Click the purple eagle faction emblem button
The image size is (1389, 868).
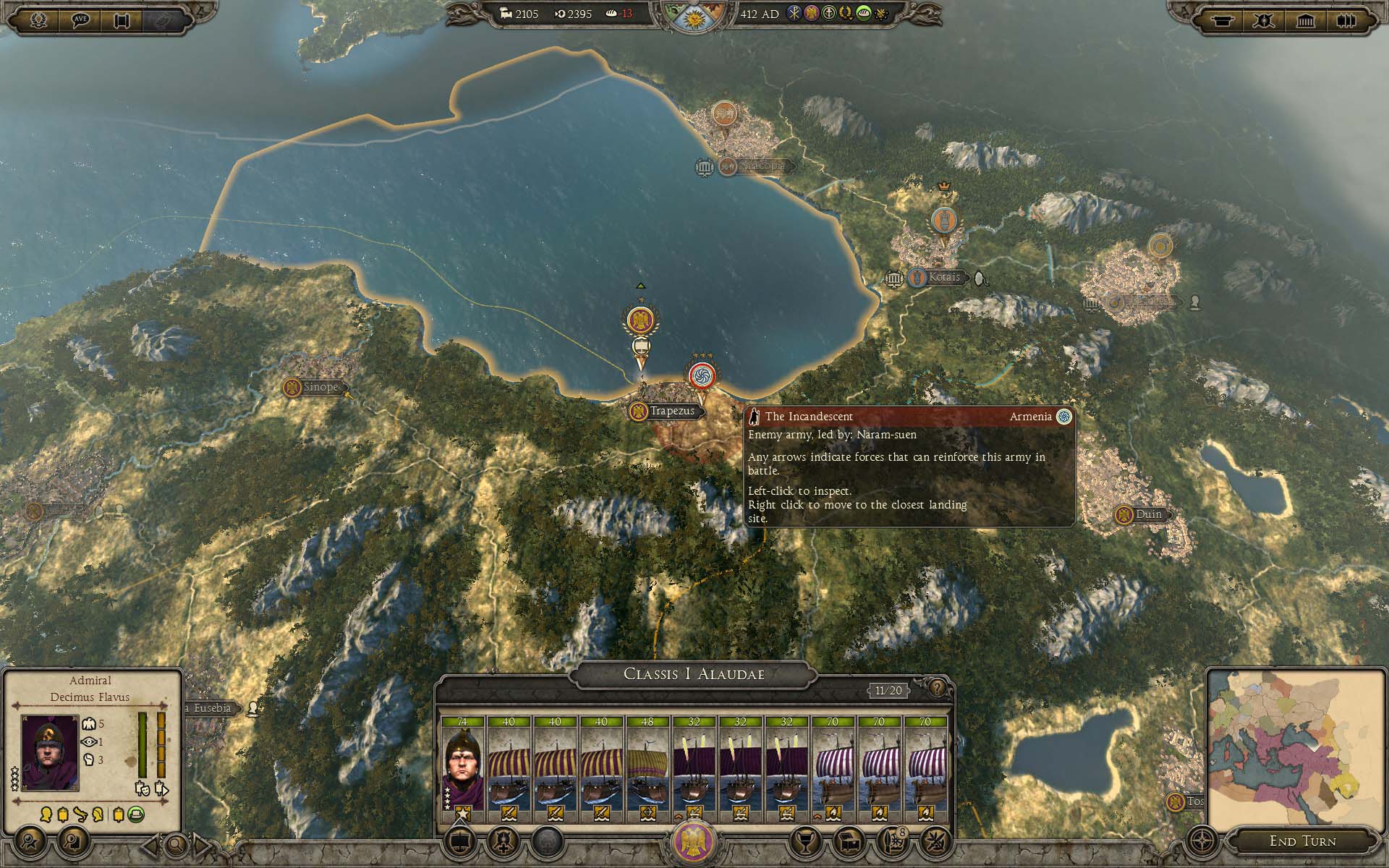point(694,842)
